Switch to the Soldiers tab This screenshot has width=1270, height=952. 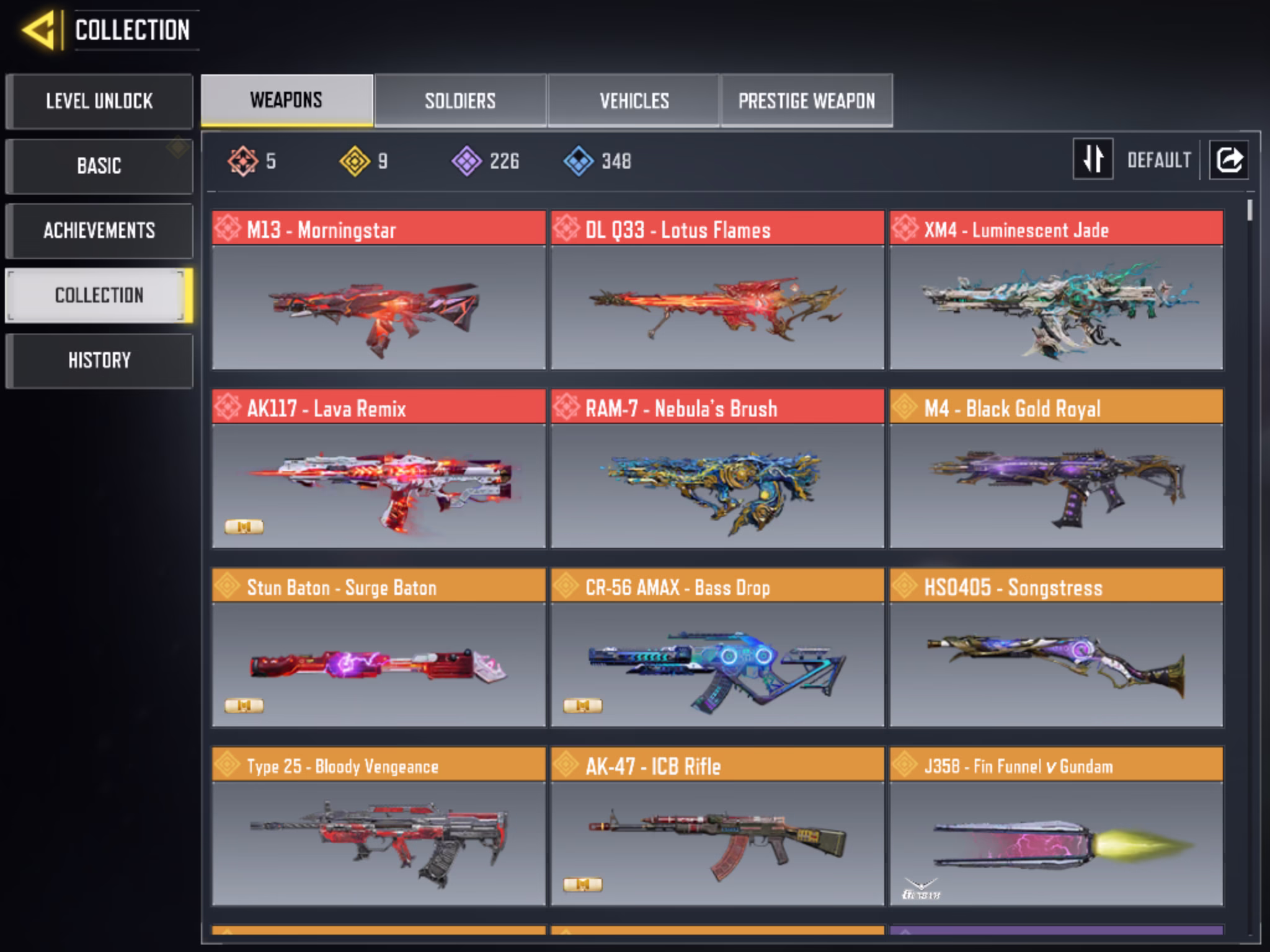click(x=460, y=100)
